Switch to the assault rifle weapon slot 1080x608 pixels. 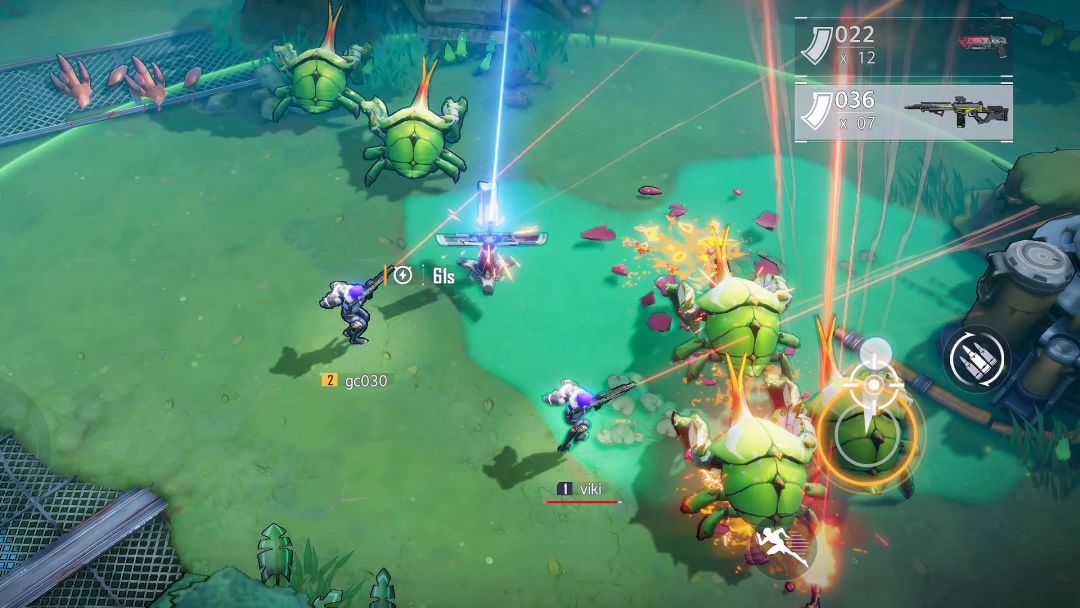[x=904, y=111]
